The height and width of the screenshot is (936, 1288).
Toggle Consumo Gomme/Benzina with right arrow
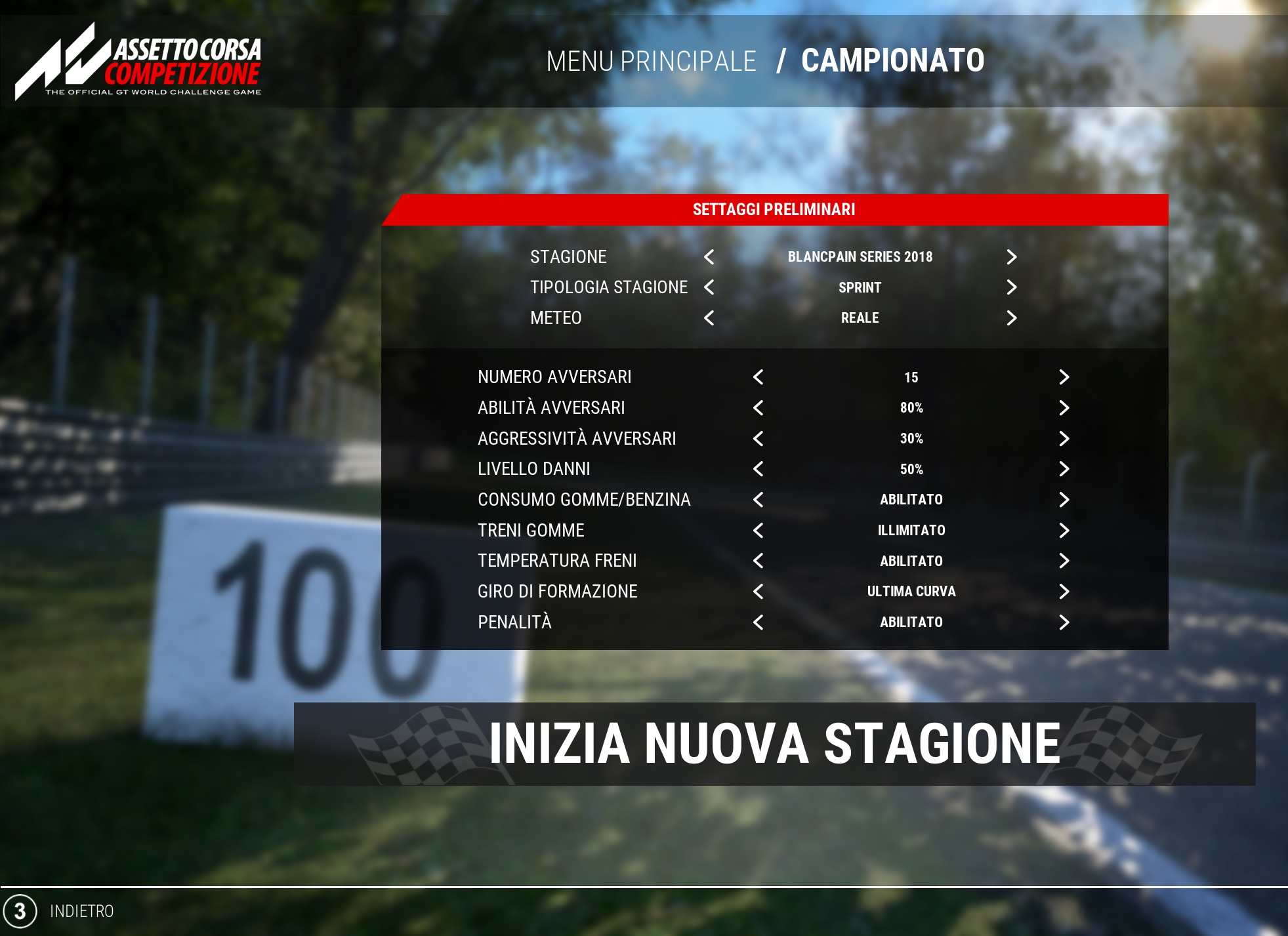[x=1064, y=500]
